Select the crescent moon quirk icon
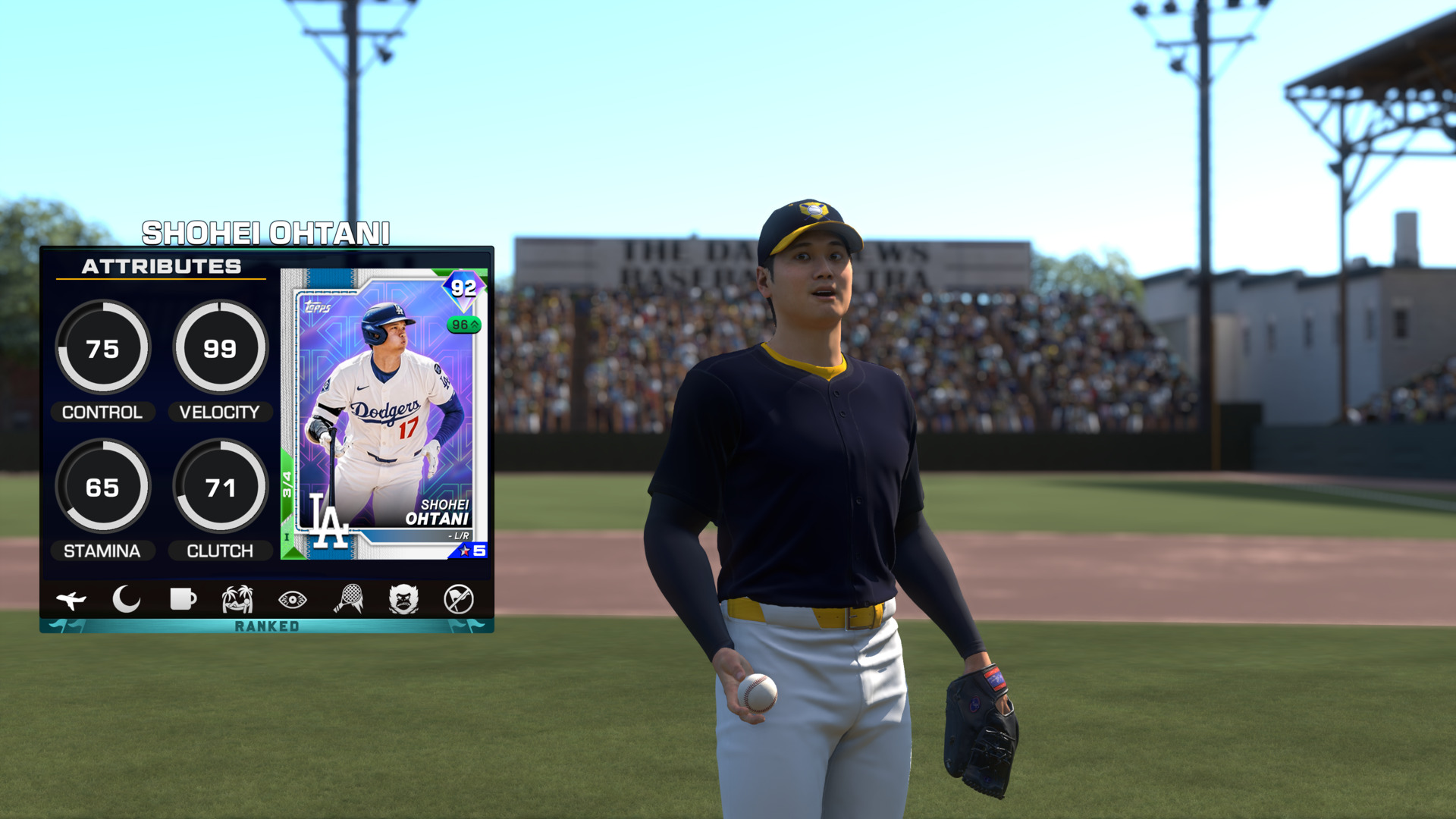Viewport: 1456px width, 819px height. pyautogui.click(x=127, y=599)
